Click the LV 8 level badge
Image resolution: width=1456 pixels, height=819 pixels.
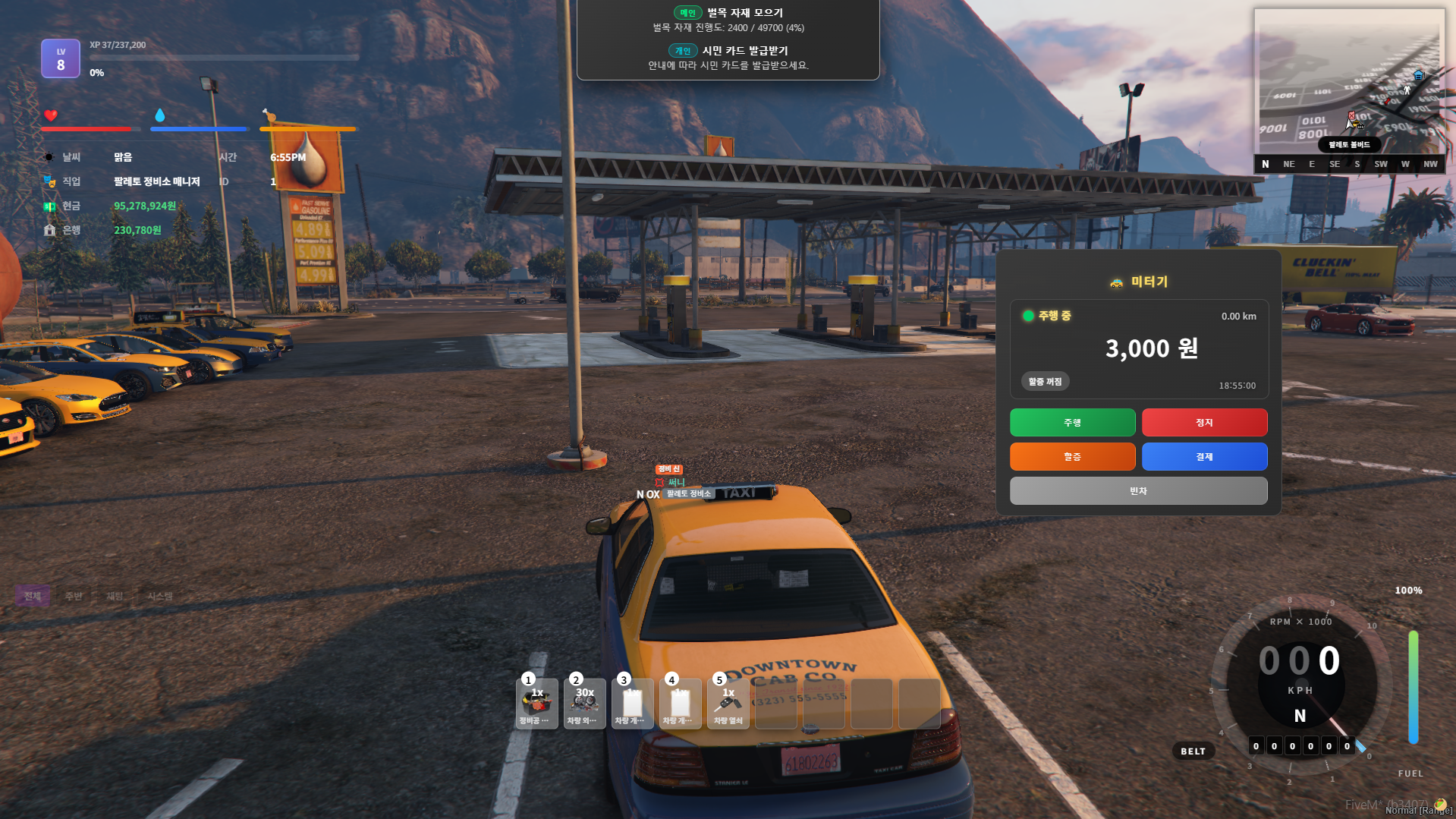tap(60, 58)
